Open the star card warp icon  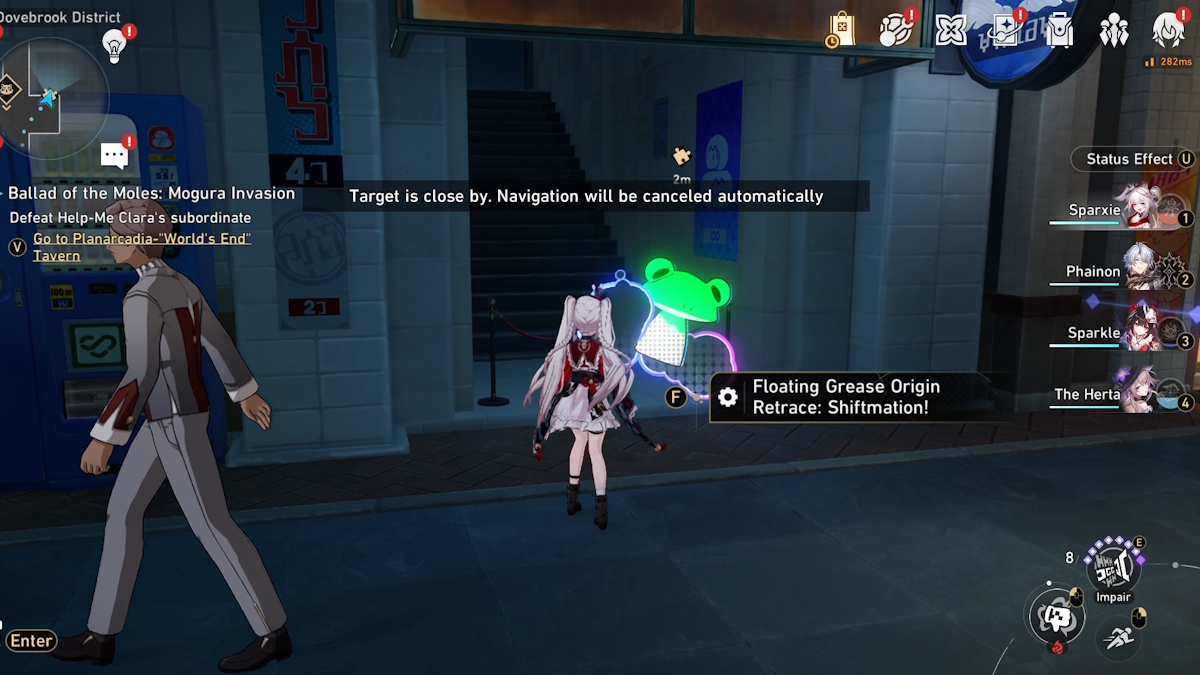[x=1004, y=30]
